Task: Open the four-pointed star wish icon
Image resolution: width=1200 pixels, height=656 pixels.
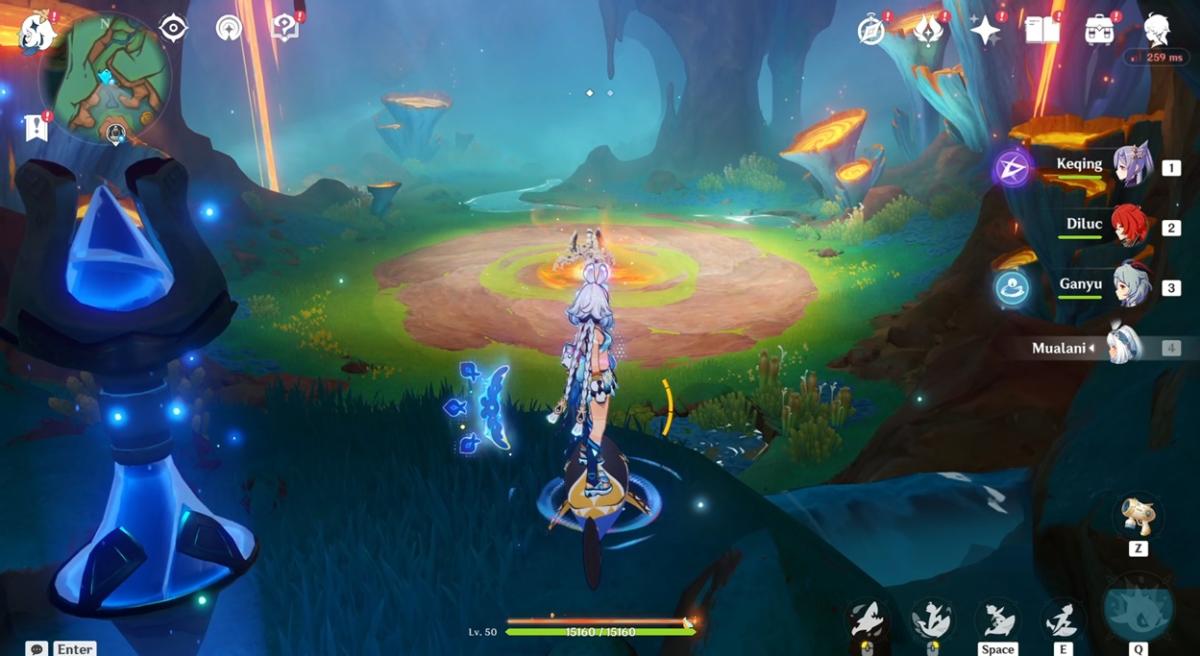Action: [x=985, y=30]
